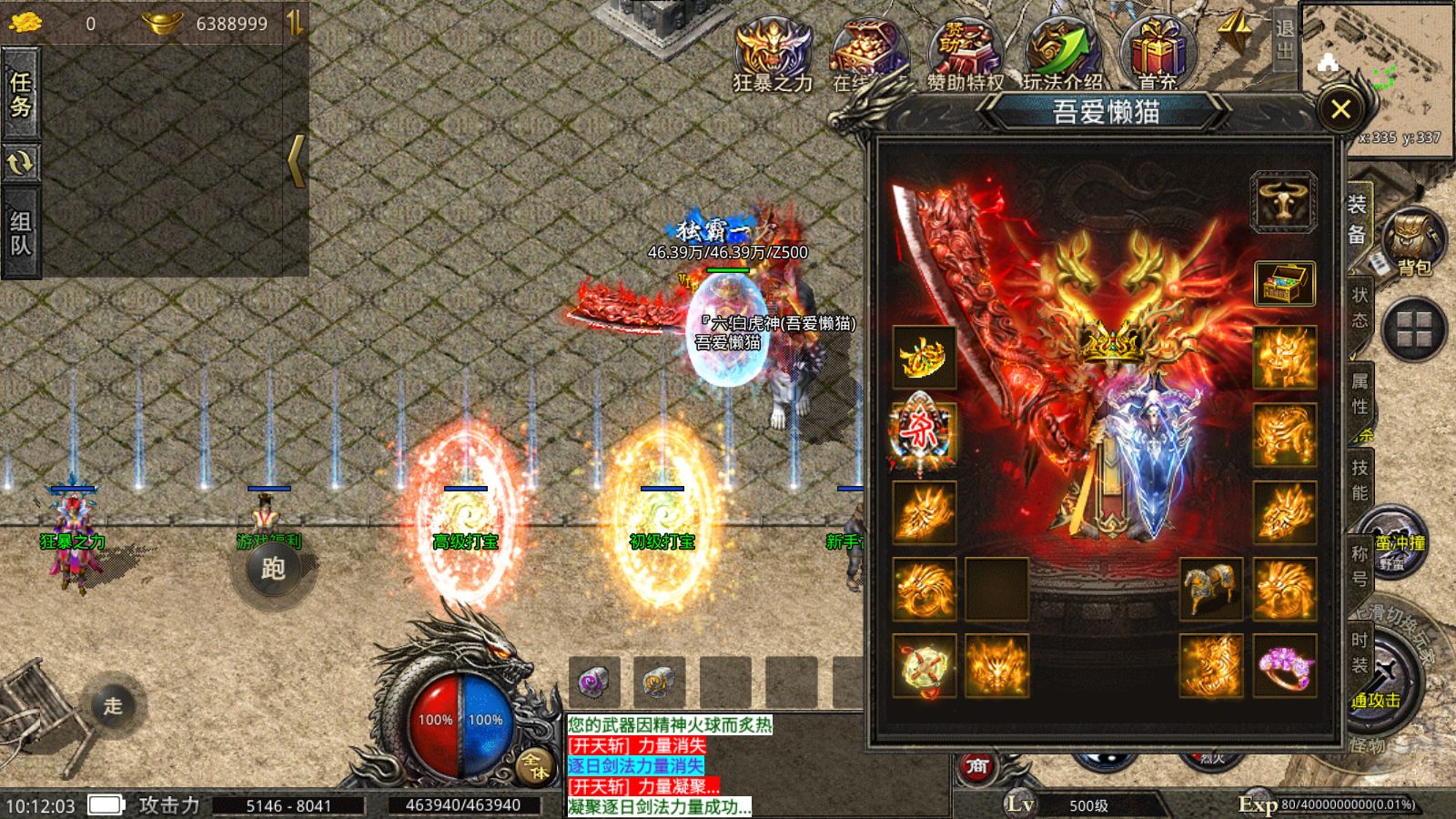Select the pink gem ring equipment slot
Viewport: 1456px width, 819px height.
[1284, 666]
